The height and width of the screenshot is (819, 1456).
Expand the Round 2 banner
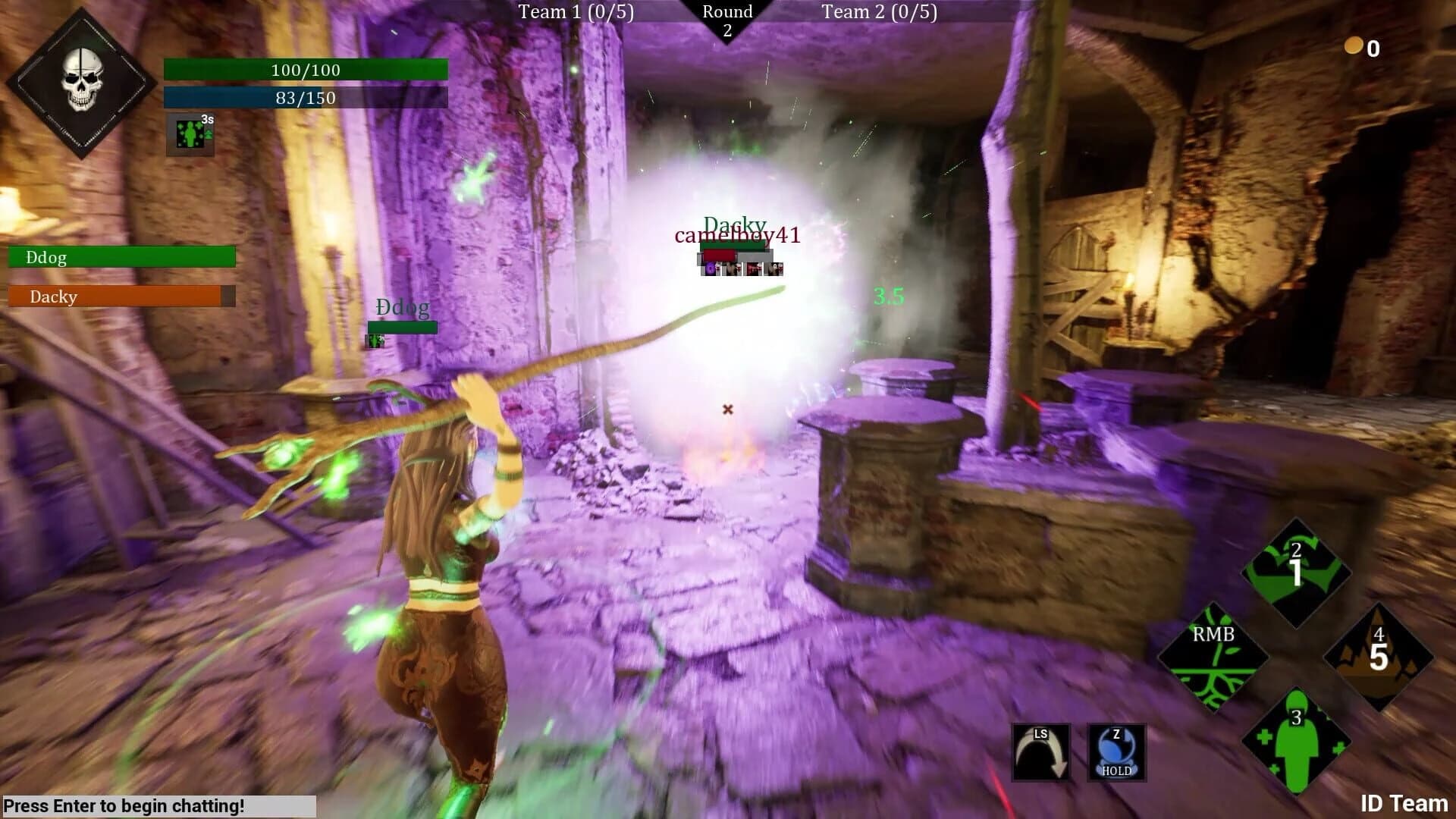click(729, 17)
